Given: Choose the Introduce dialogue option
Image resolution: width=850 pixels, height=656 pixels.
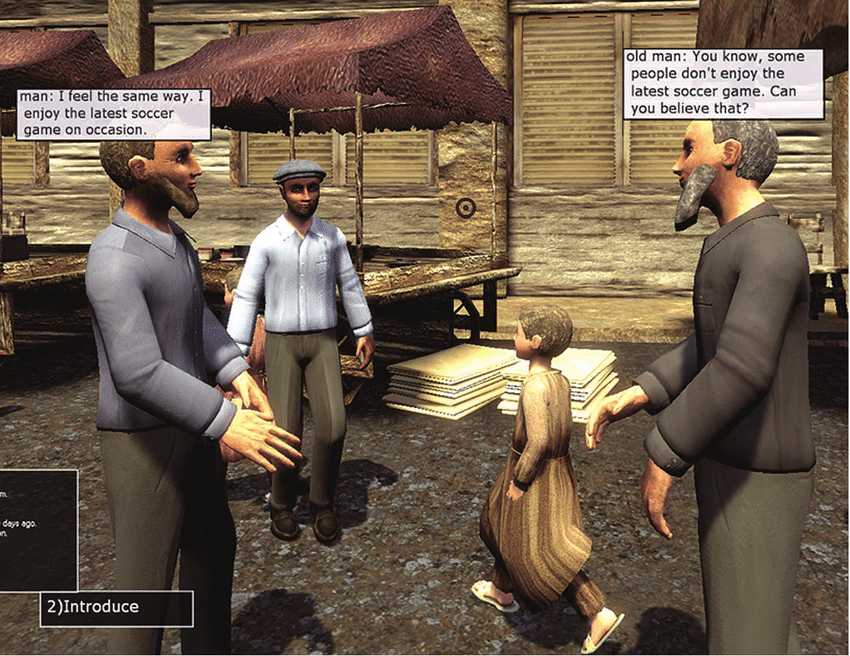Looking at the screenshot, I should pyautogui.click(x=115, y=607).
